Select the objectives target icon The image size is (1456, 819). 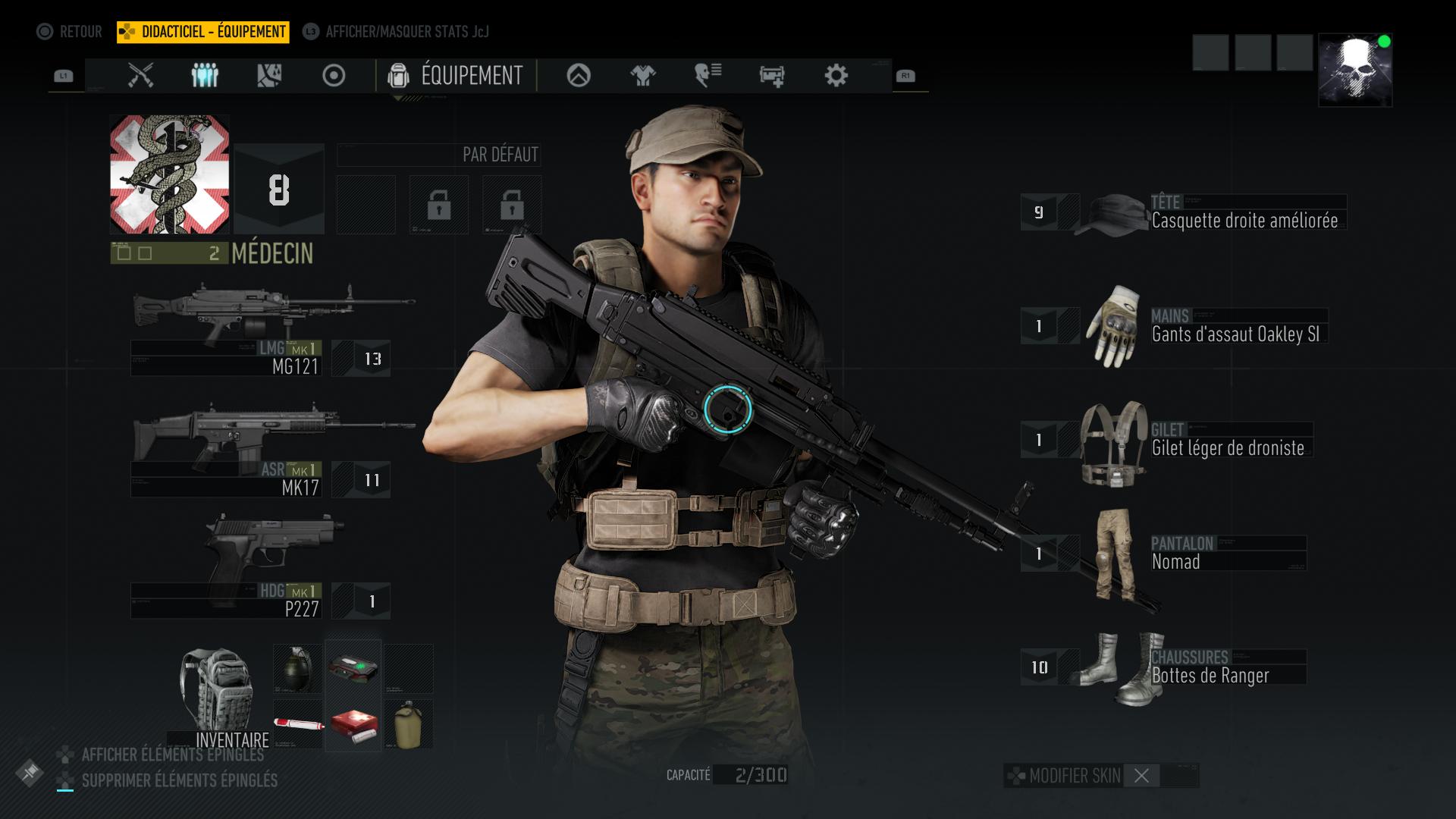(334, 76)
